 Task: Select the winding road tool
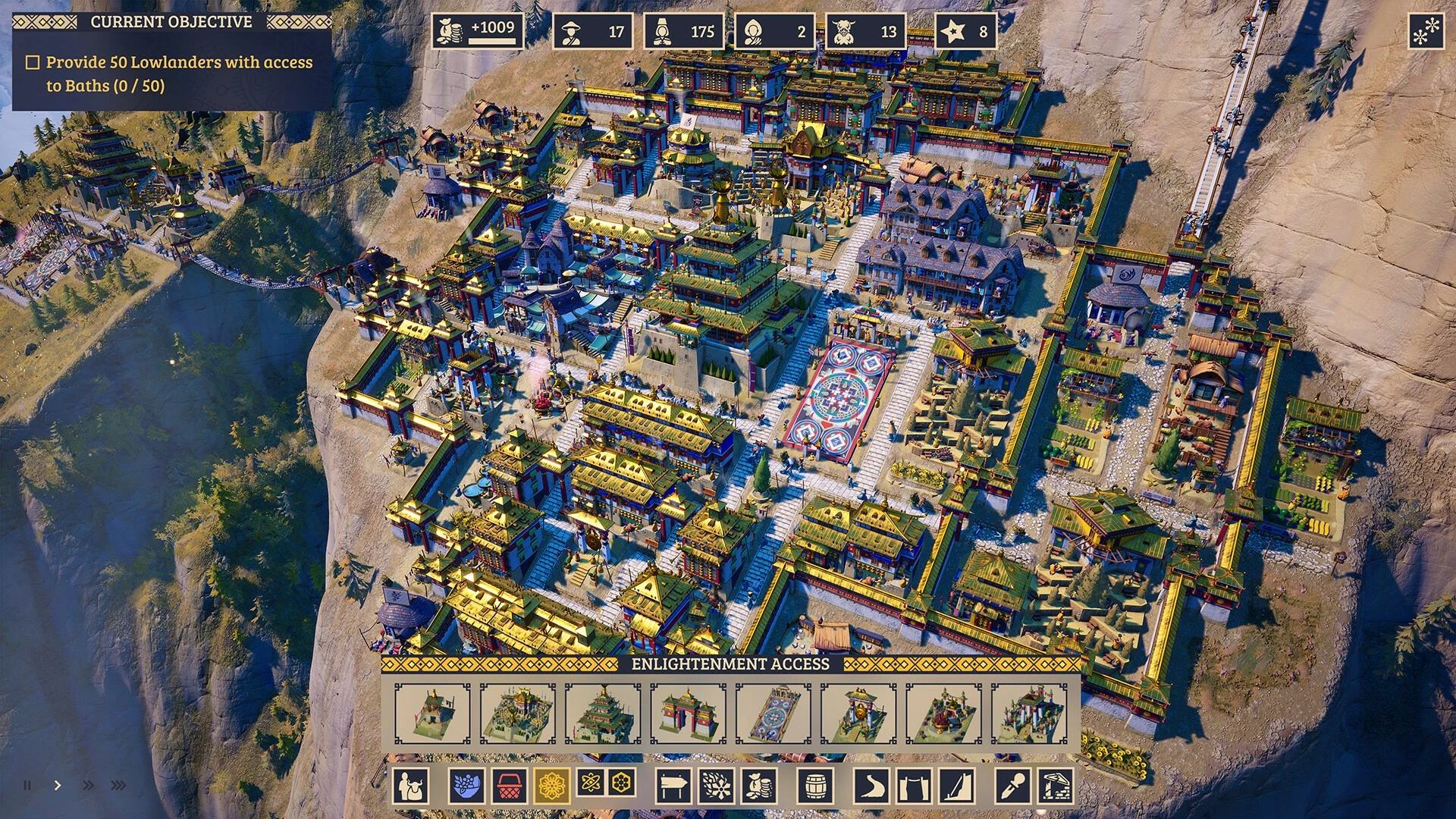(872, 786)
